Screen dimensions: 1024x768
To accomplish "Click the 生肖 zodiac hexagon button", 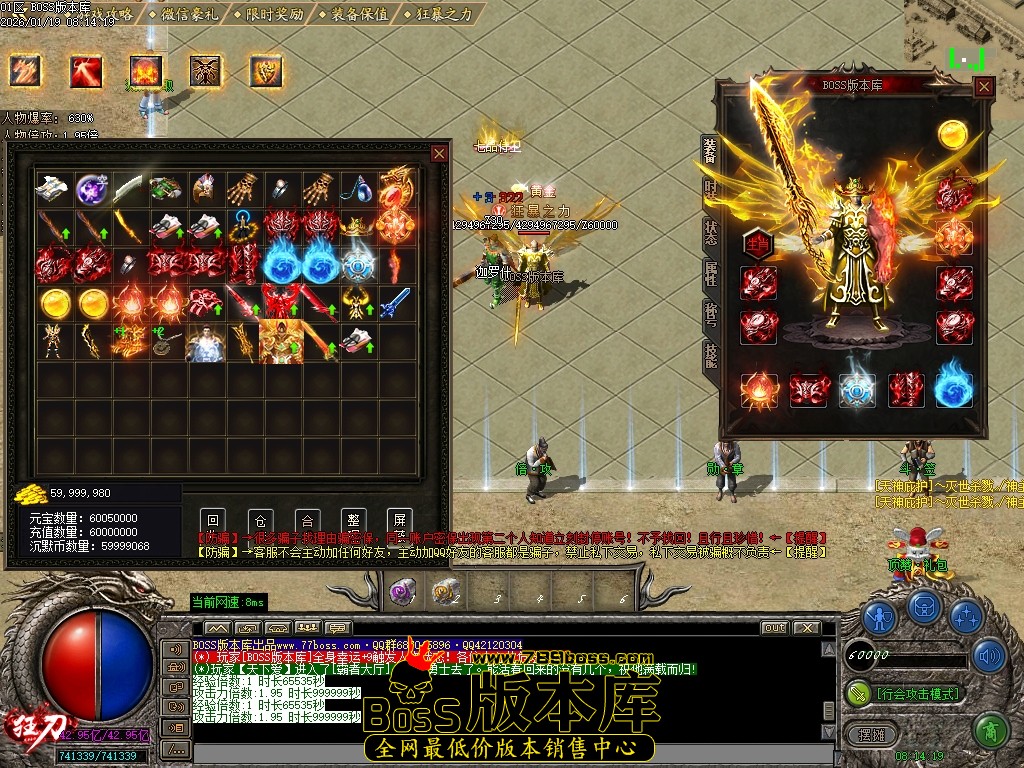I will [758, 241].
